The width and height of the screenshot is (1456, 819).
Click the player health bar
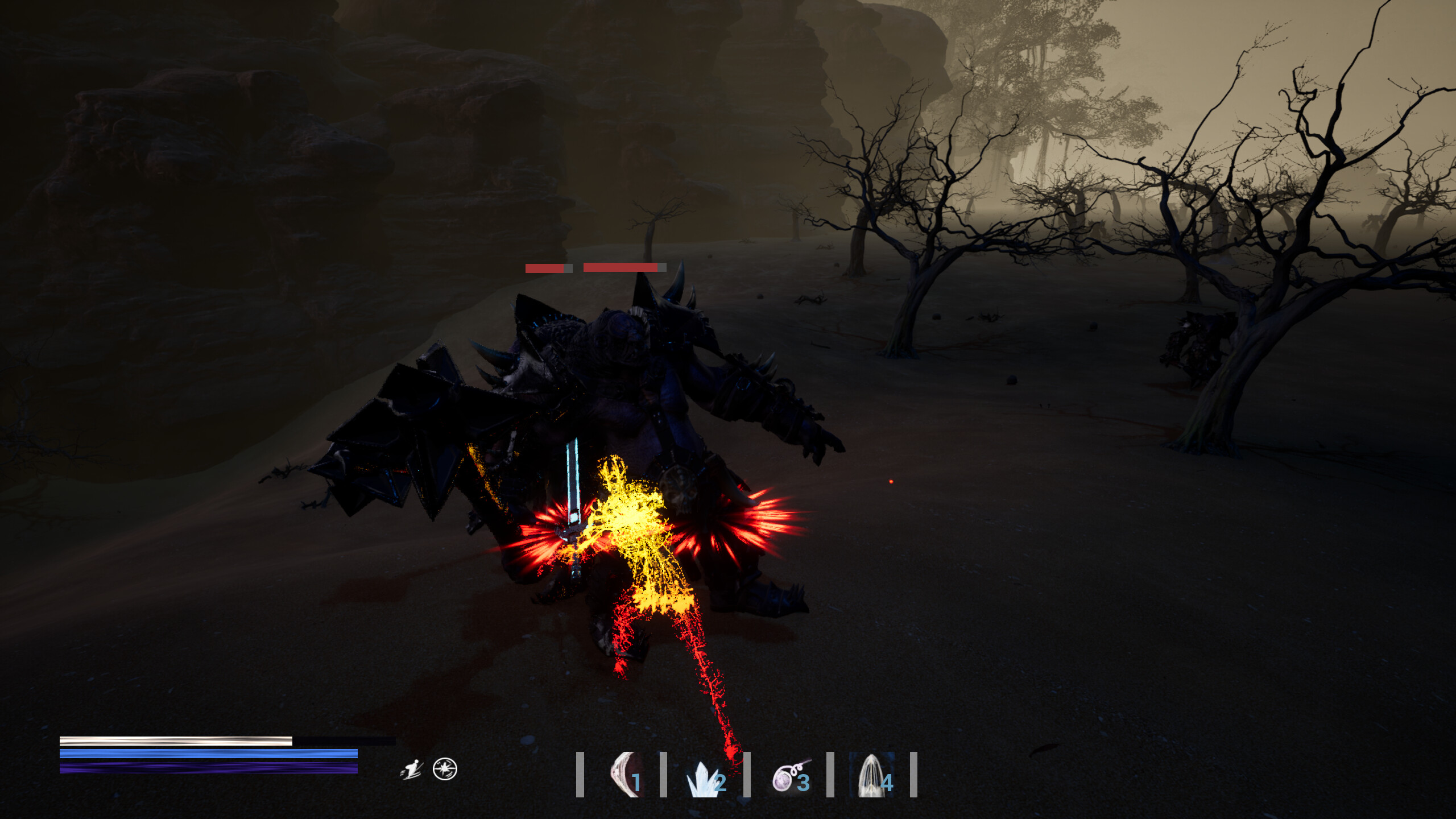[171, 741]
